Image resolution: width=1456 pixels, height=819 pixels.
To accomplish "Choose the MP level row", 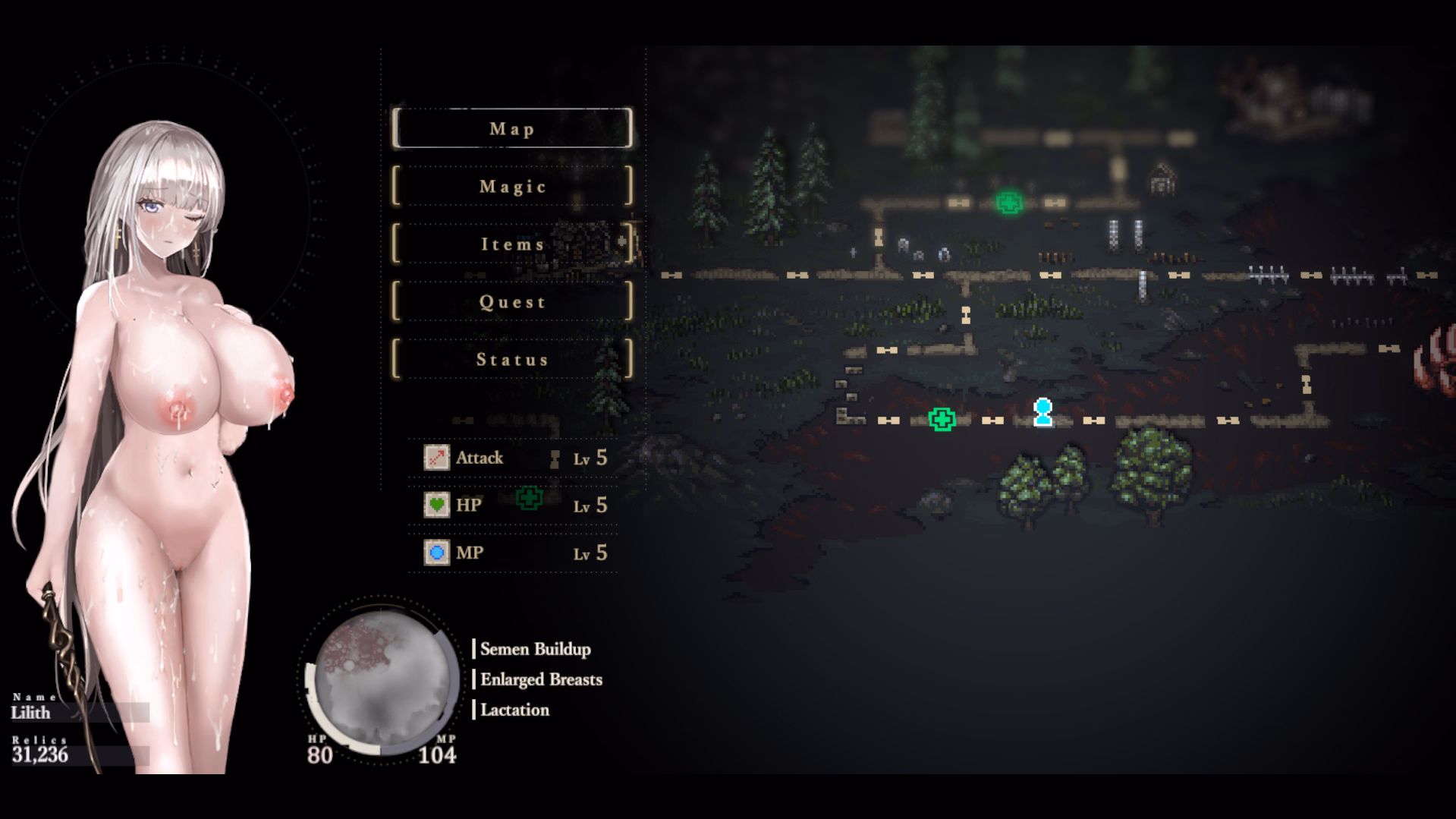I will 514,553.
